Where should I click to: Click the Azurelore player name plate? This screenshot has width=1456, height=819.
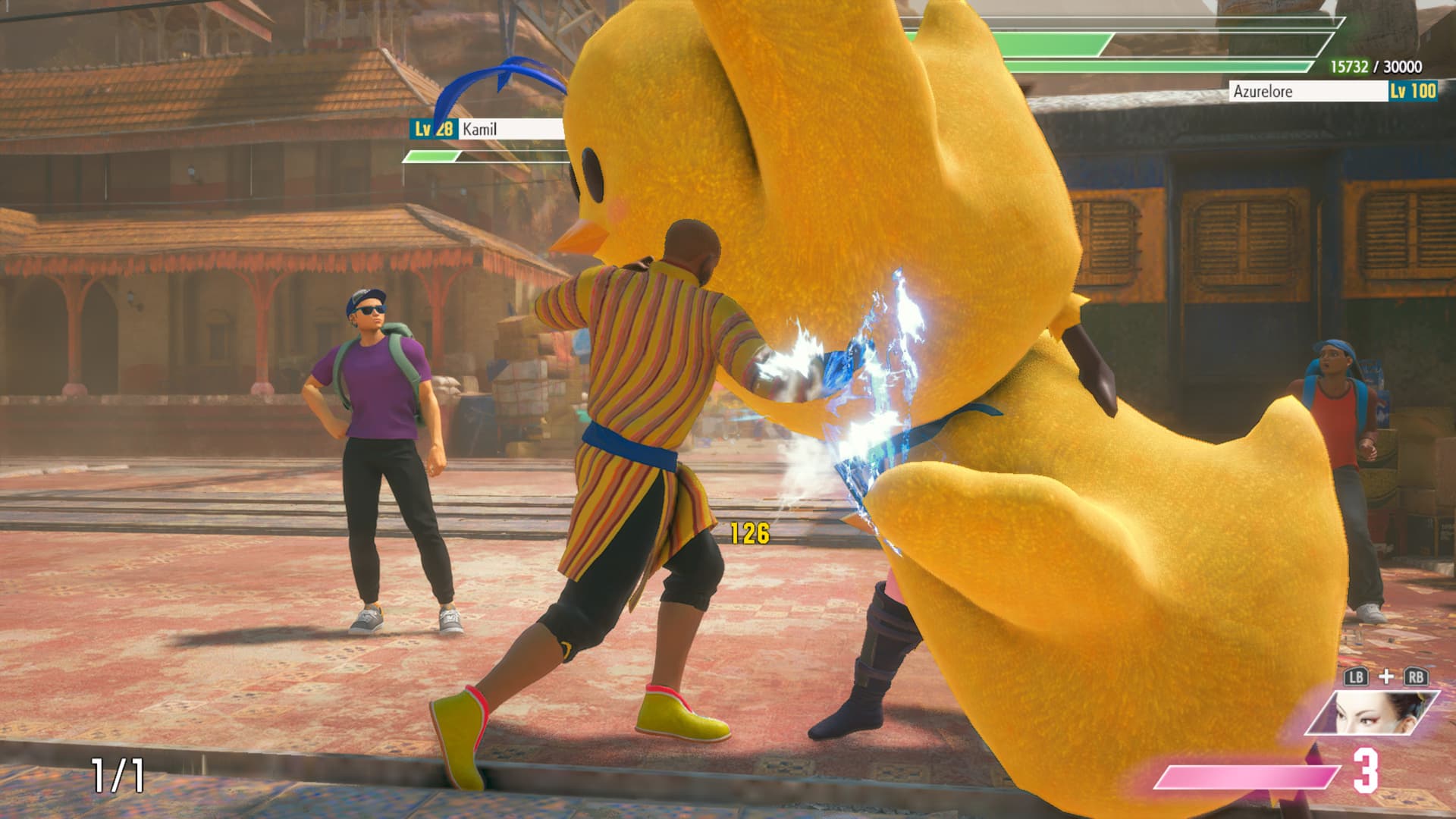click(x=1308, y=92)
